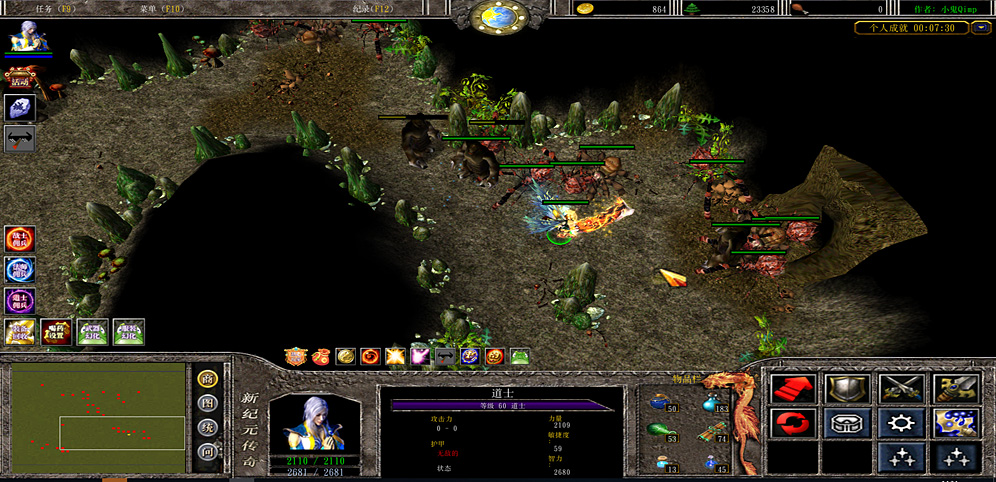Activate the Stop command with the red circular icon
The width and height of the screenshot is (996, 482).
click(x=792, y=423)
